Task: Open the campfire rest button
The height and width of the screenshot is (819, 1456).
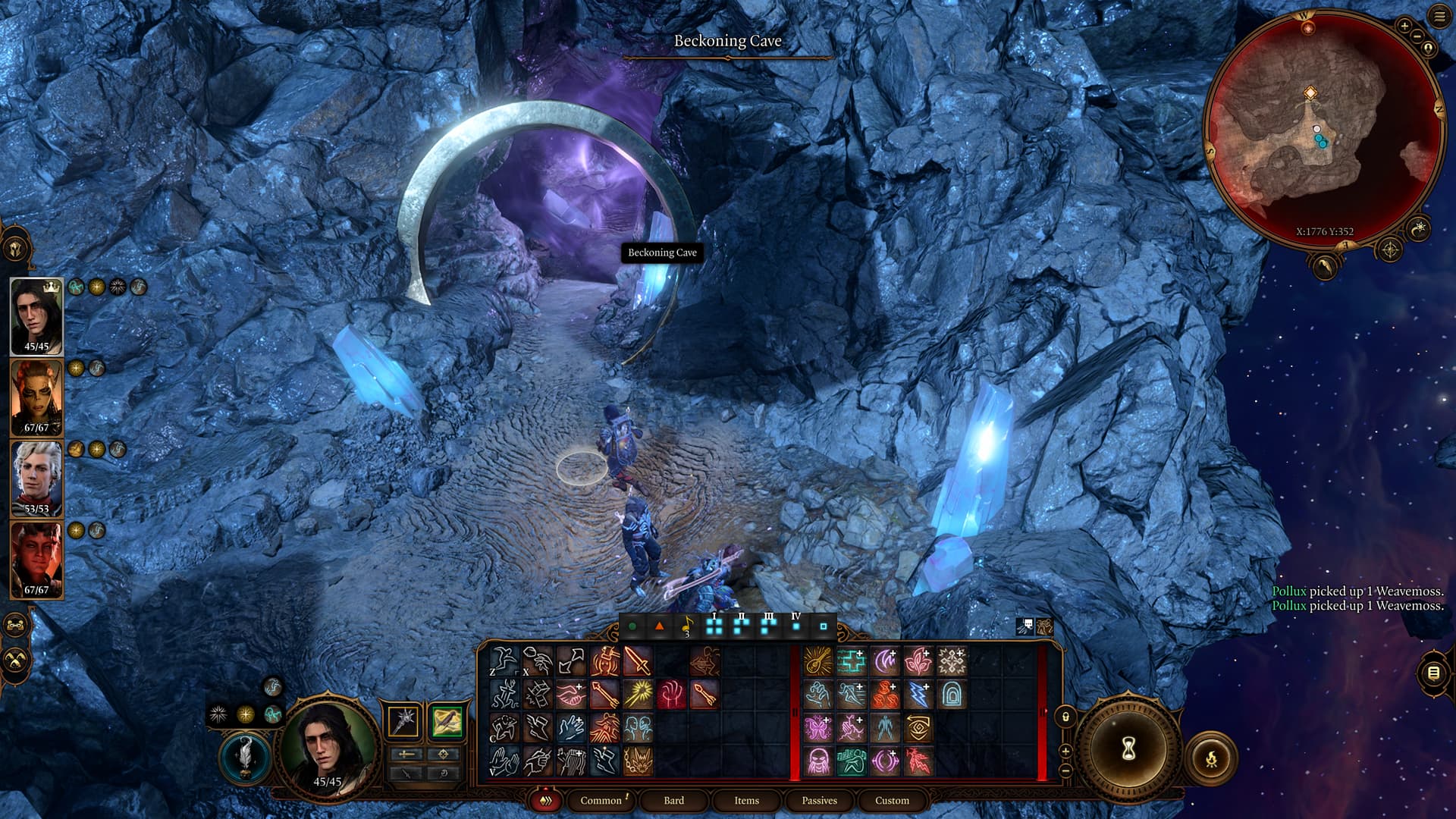Action: tap(1211, 757)
